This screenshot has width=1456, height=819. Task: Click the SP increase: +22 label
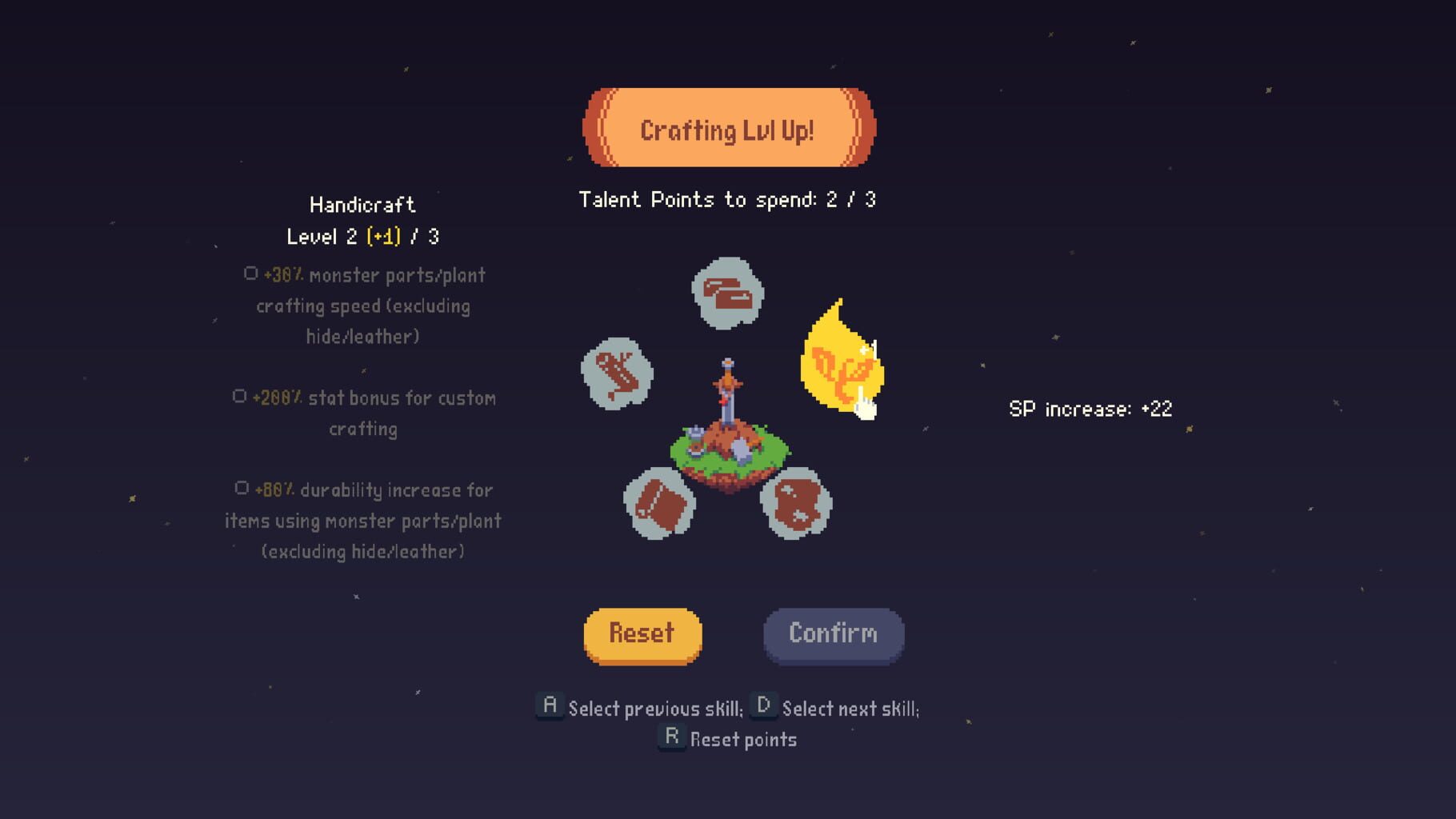point(1090,409)
